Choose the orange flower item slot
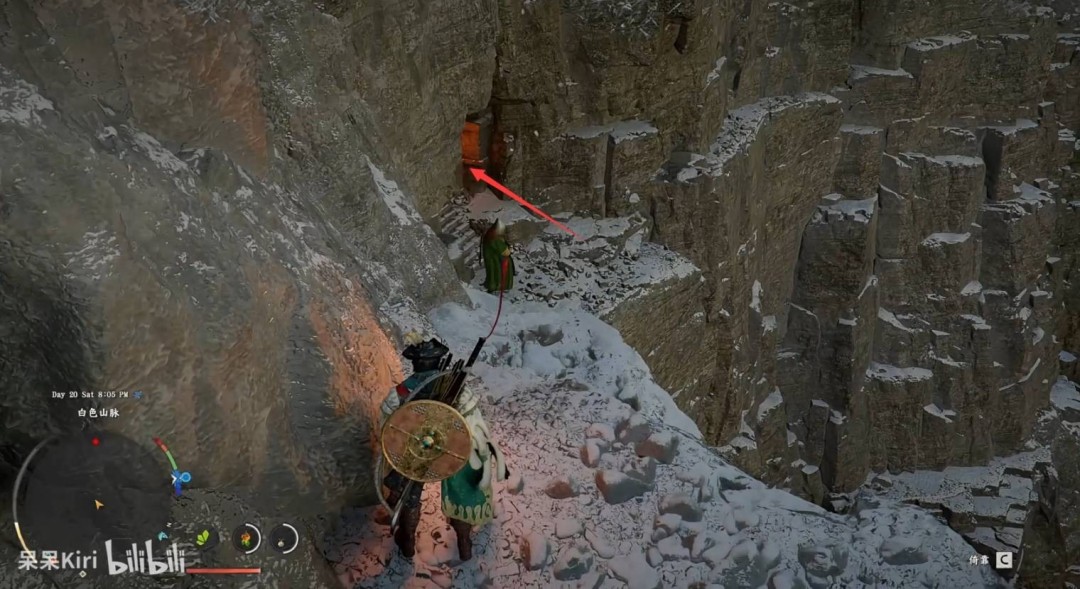Screen dimensions: 1080x589 coord(246,539)
